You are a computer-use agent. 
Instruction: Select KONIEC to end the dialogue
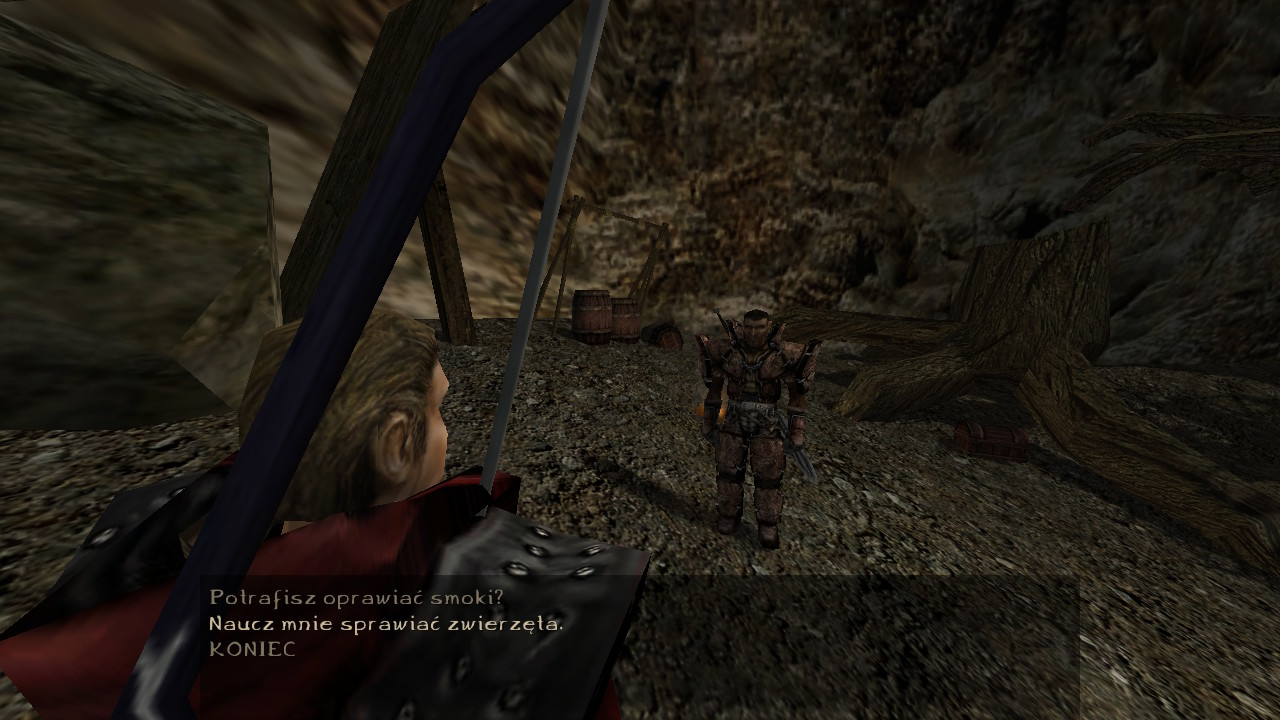point(252,649)
